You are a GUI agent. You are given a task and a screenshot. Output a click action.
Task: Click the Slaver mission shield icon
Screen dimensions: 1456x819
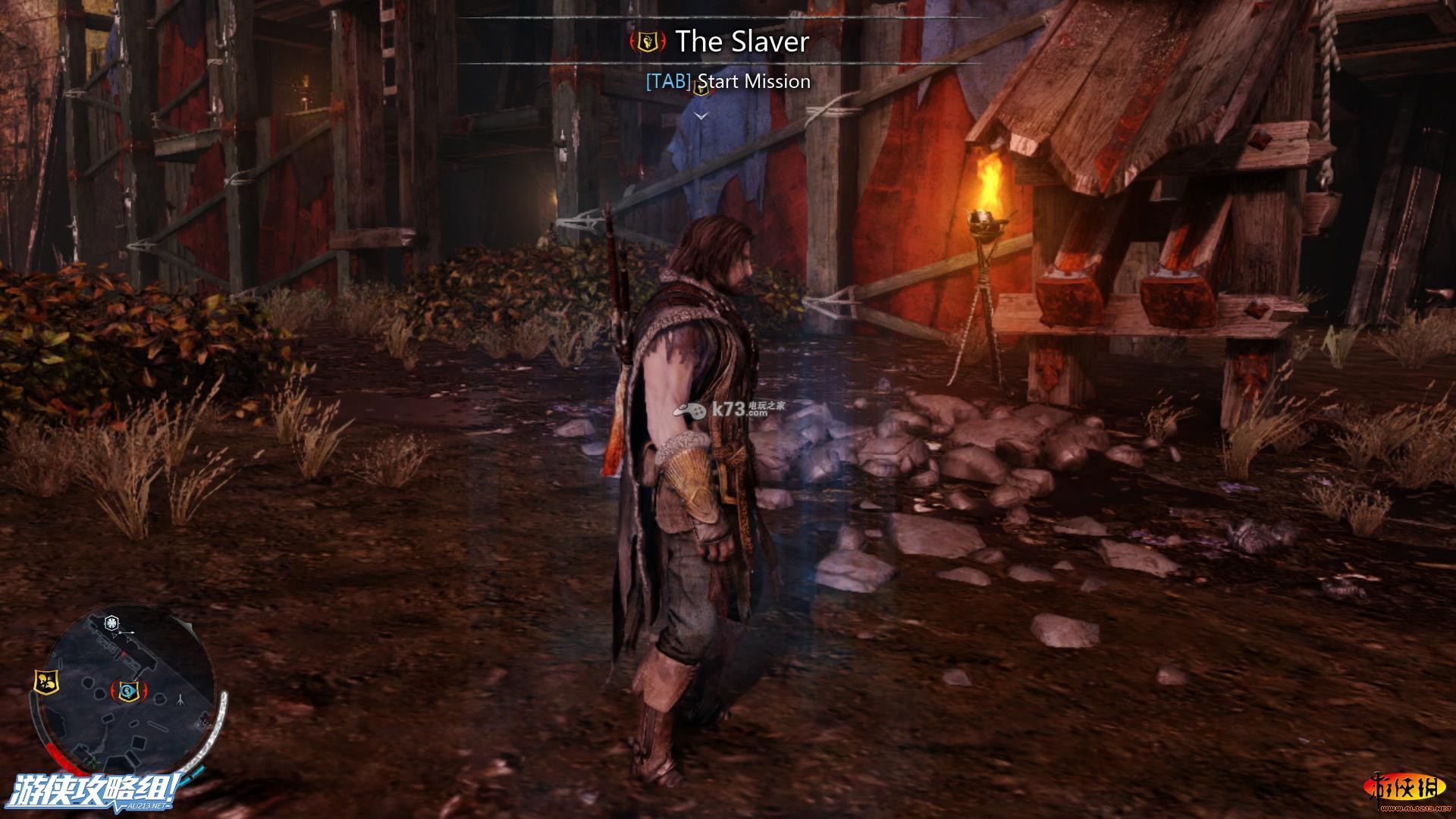(x=648, y=42)
